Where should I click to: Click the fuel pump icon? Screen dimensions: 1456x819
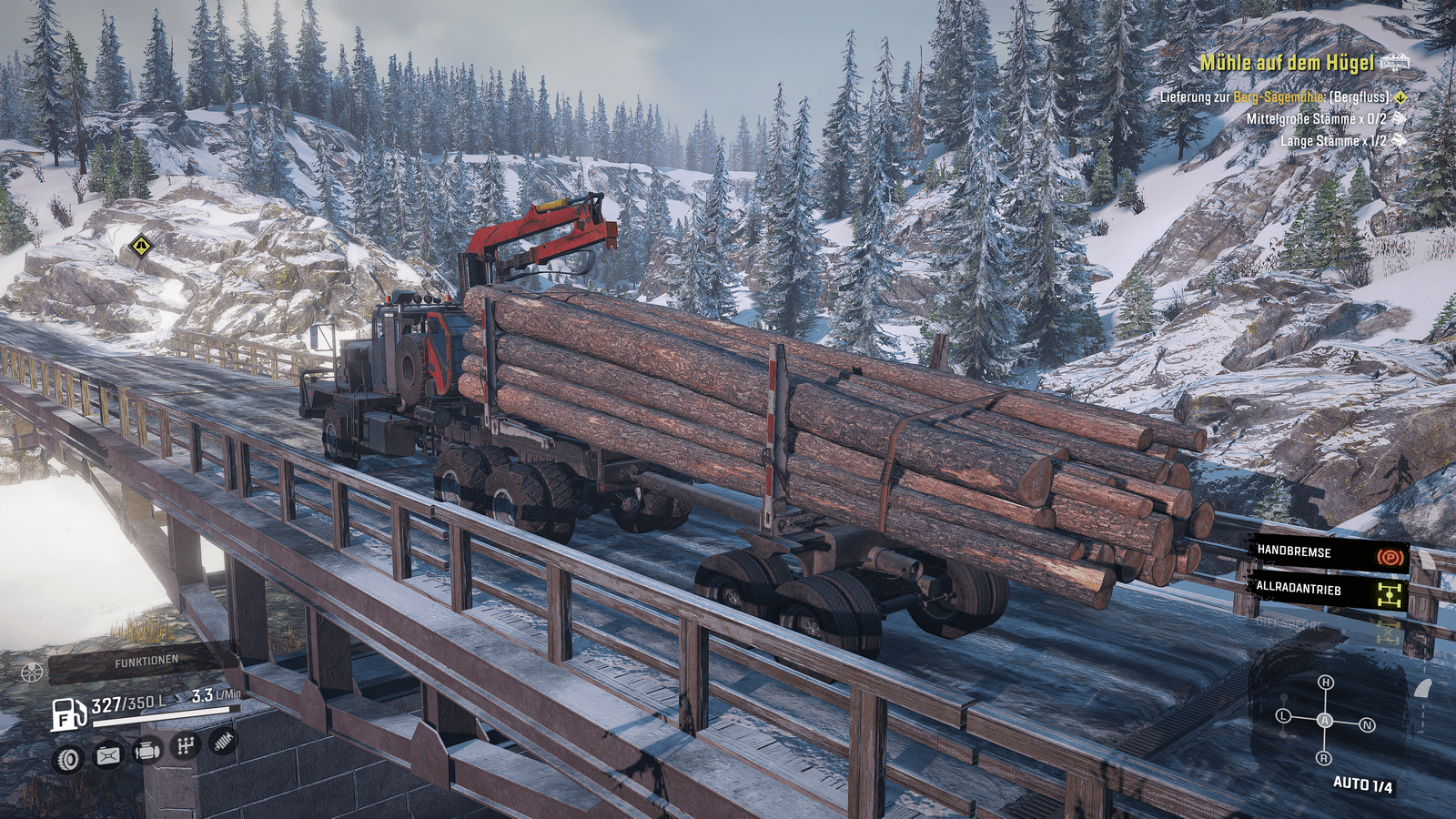[x=68, y=714]
